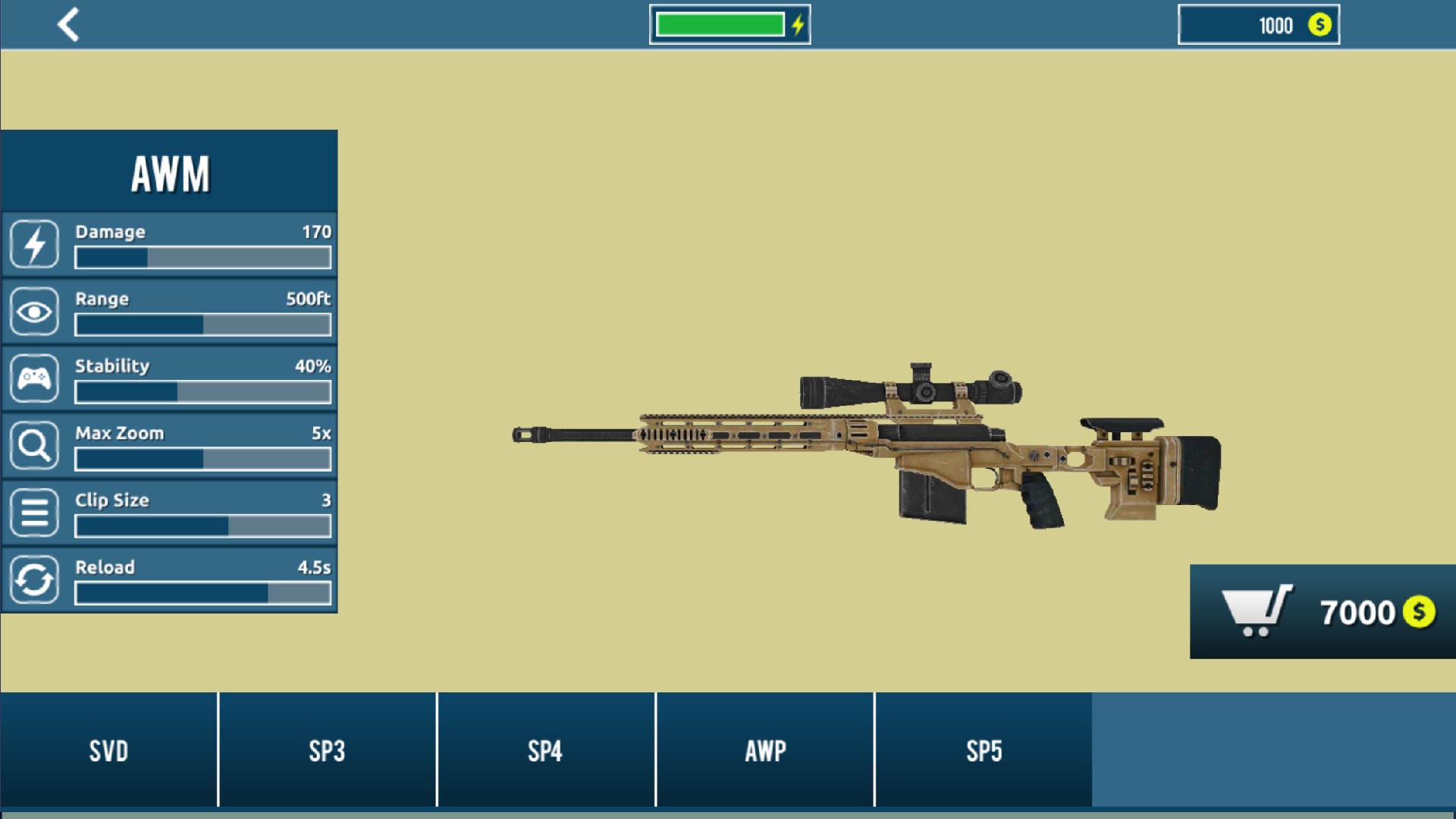This screenshot has height=819, width=1456.
Task: Switch to the SVD weapon tab
Action: click(108, 751)
